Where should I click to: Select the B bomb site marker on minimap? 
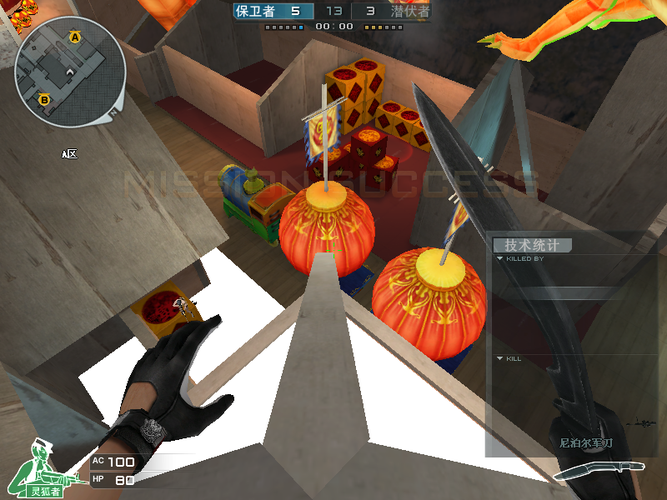[44, 99]
